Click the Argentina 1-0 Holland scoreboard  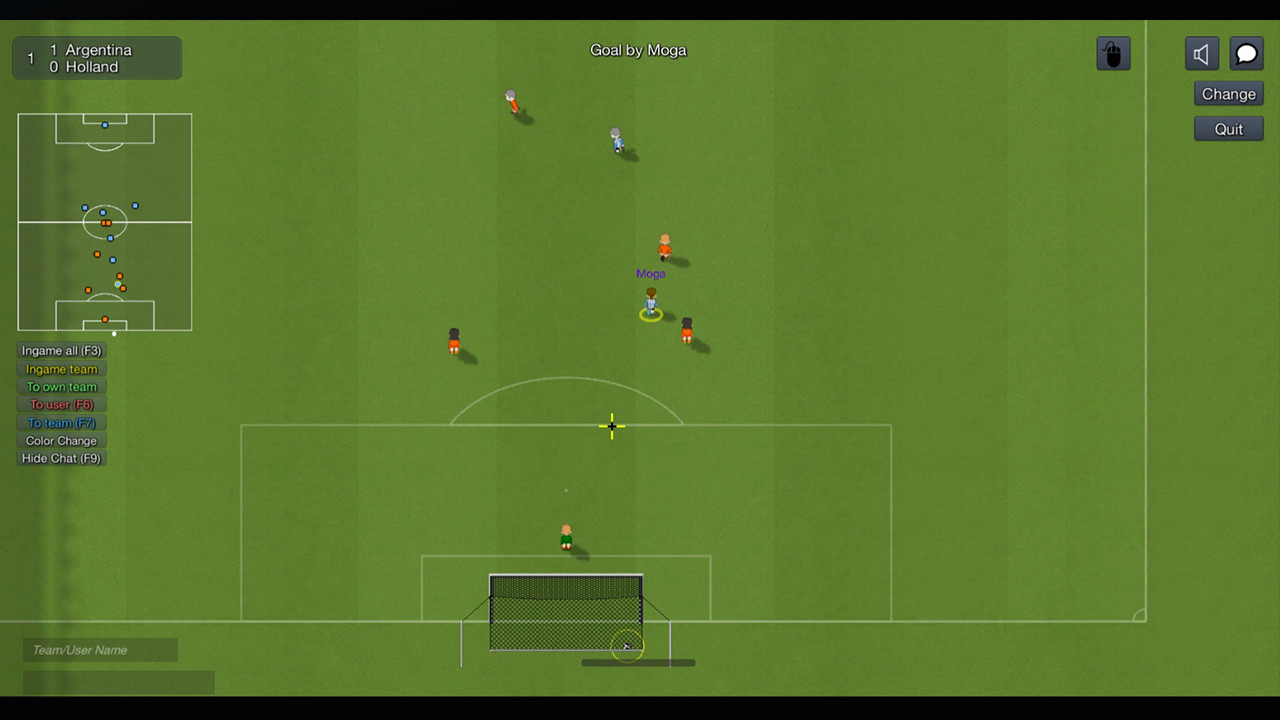[96, 57]
